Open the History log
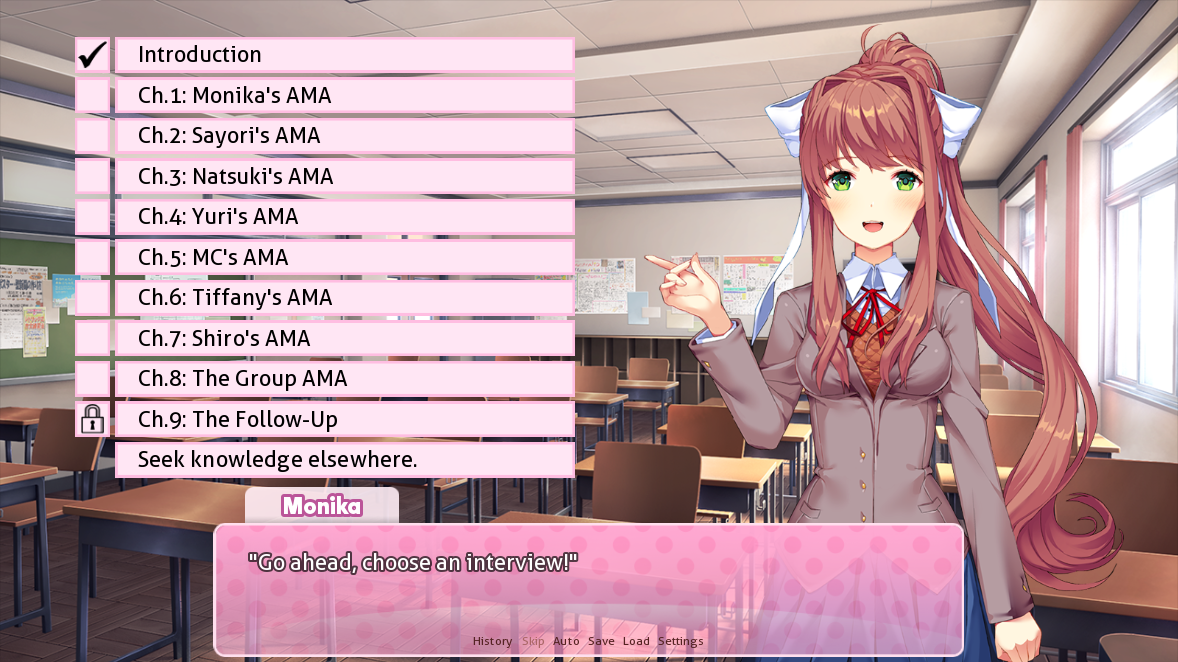Screen dimensions: 1178x662 click(492, 641)
